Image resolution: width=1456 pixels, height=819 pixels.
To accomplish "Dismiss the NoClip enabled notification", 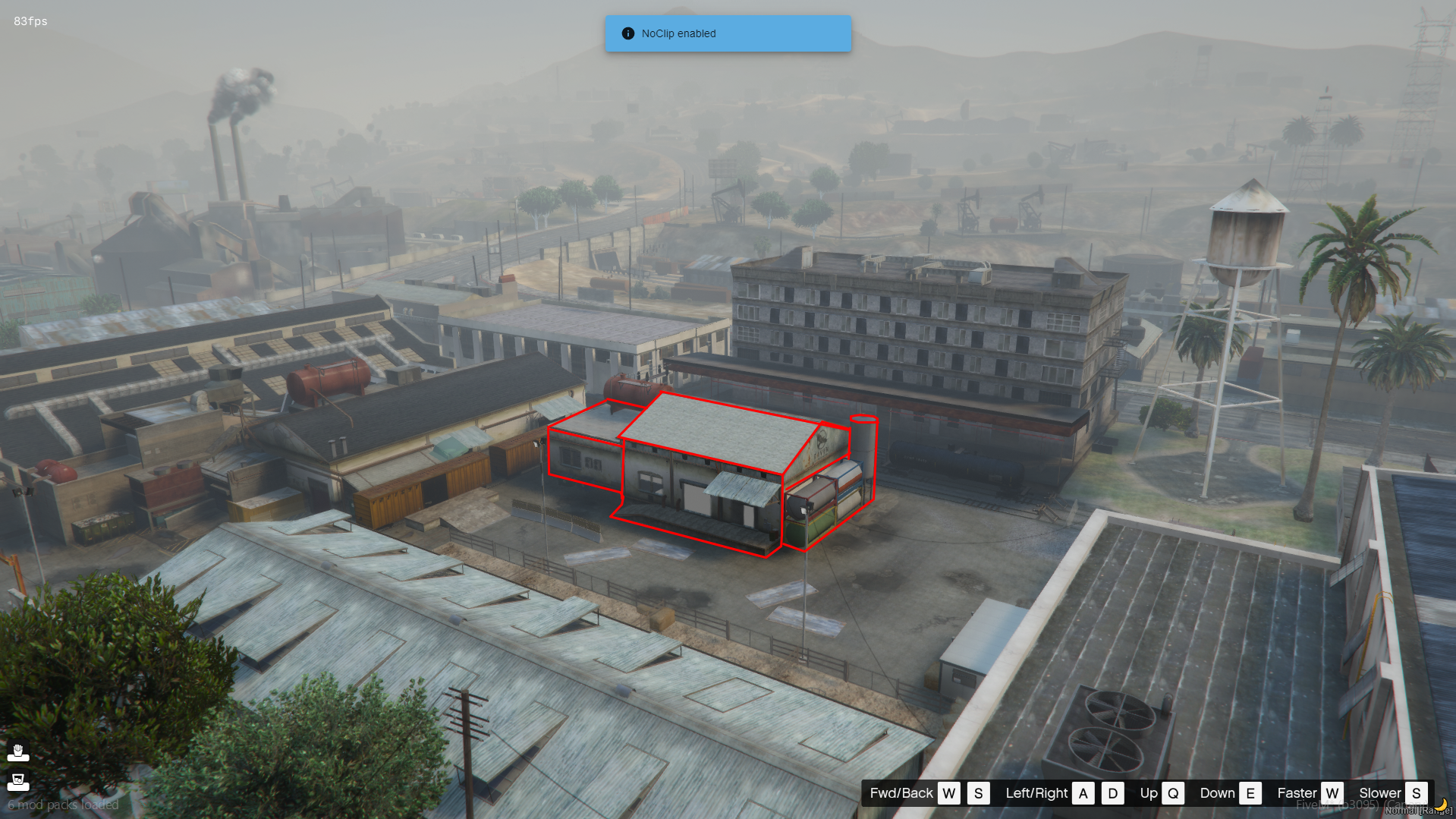I will point(727,33).
